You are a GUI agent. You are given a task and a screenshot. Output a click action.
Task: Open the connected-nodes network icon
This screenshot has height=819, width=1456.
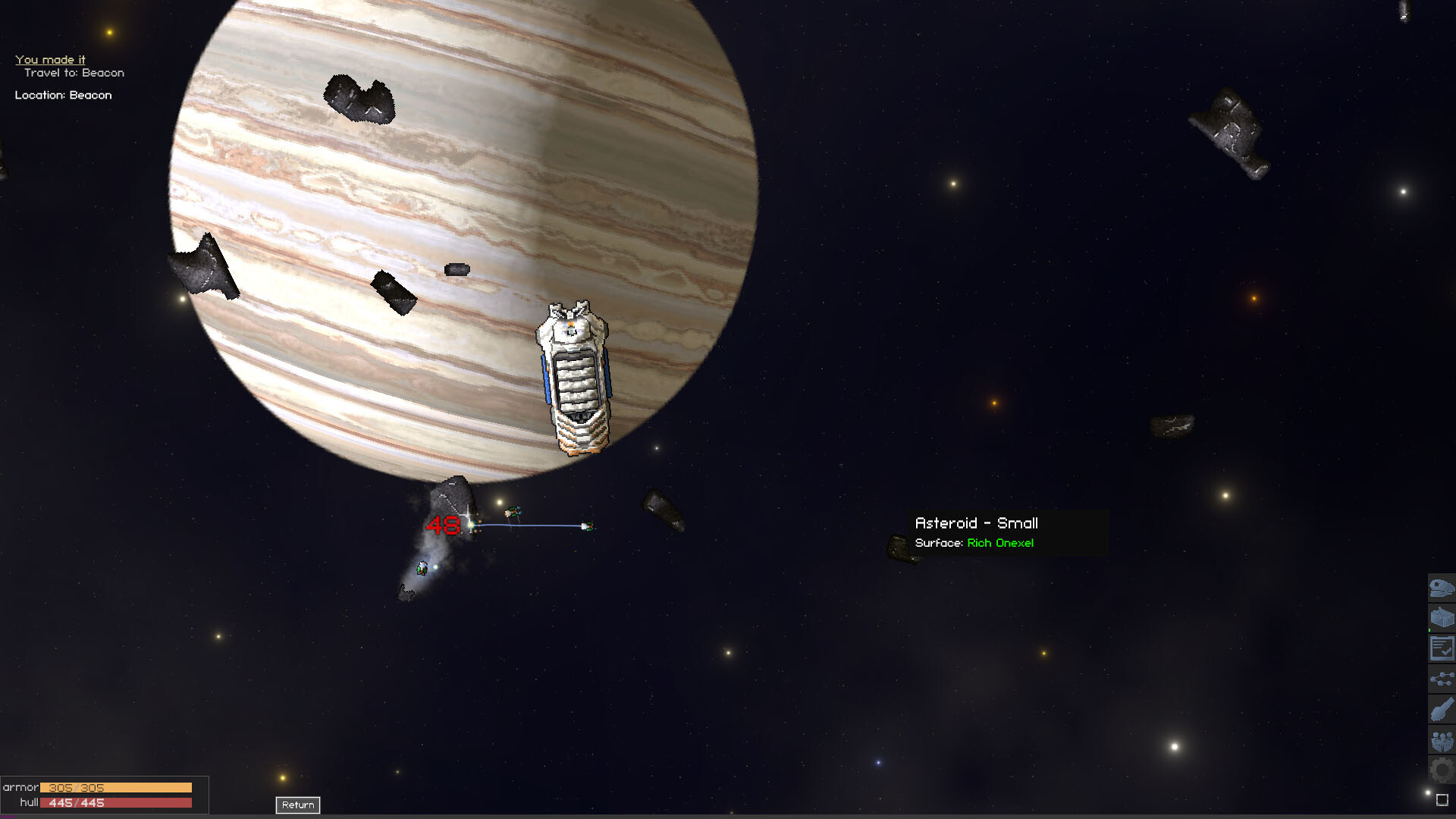point(1441,679)
